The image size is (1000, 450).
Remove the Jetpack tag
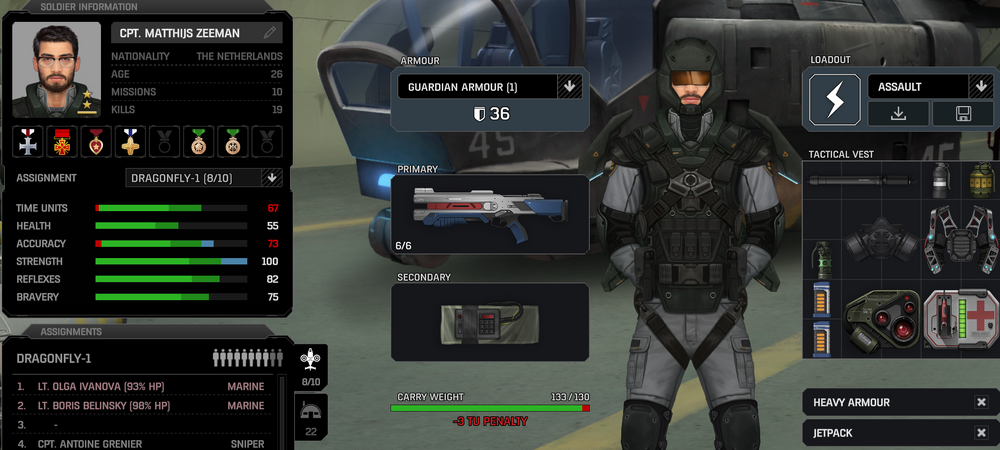981,433
